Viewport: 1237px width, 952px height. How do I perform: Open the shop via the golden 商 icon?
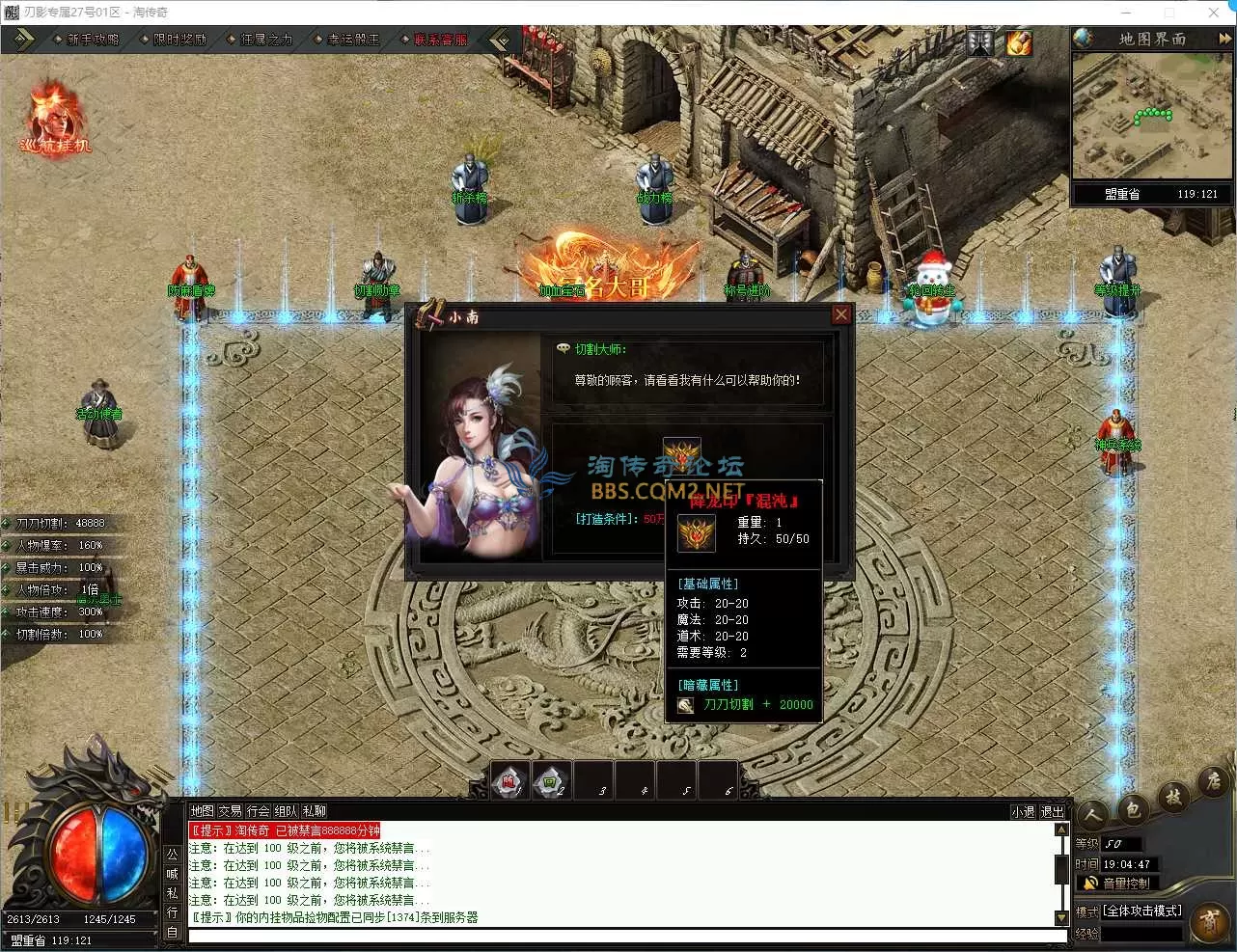click(x=1212, y=921)
